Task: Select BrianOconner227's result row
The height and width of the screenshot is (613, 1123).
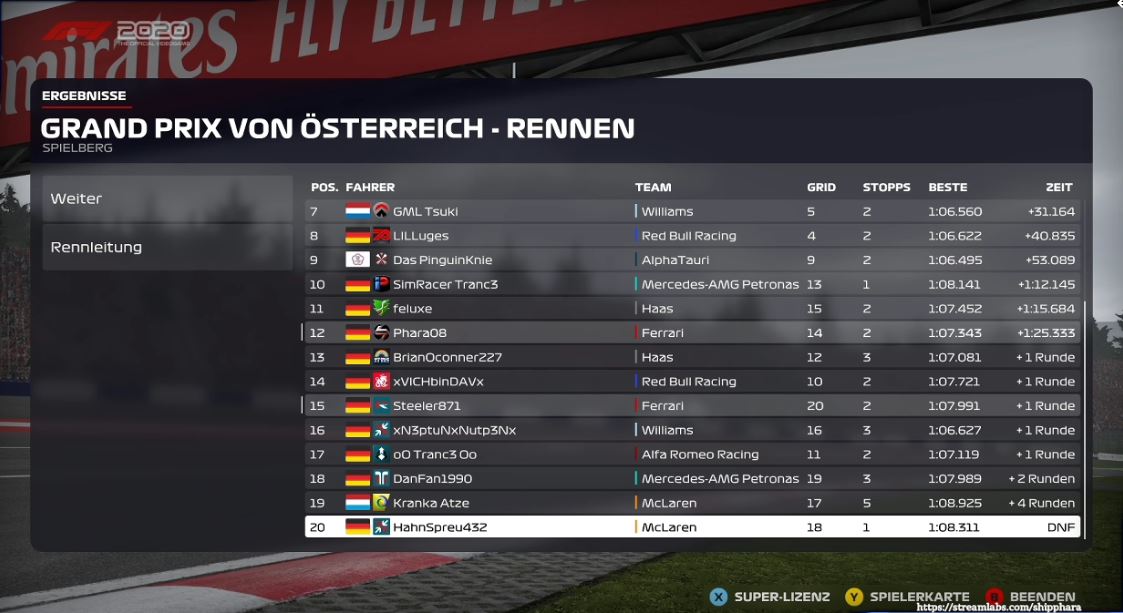Action: (692, 357)
